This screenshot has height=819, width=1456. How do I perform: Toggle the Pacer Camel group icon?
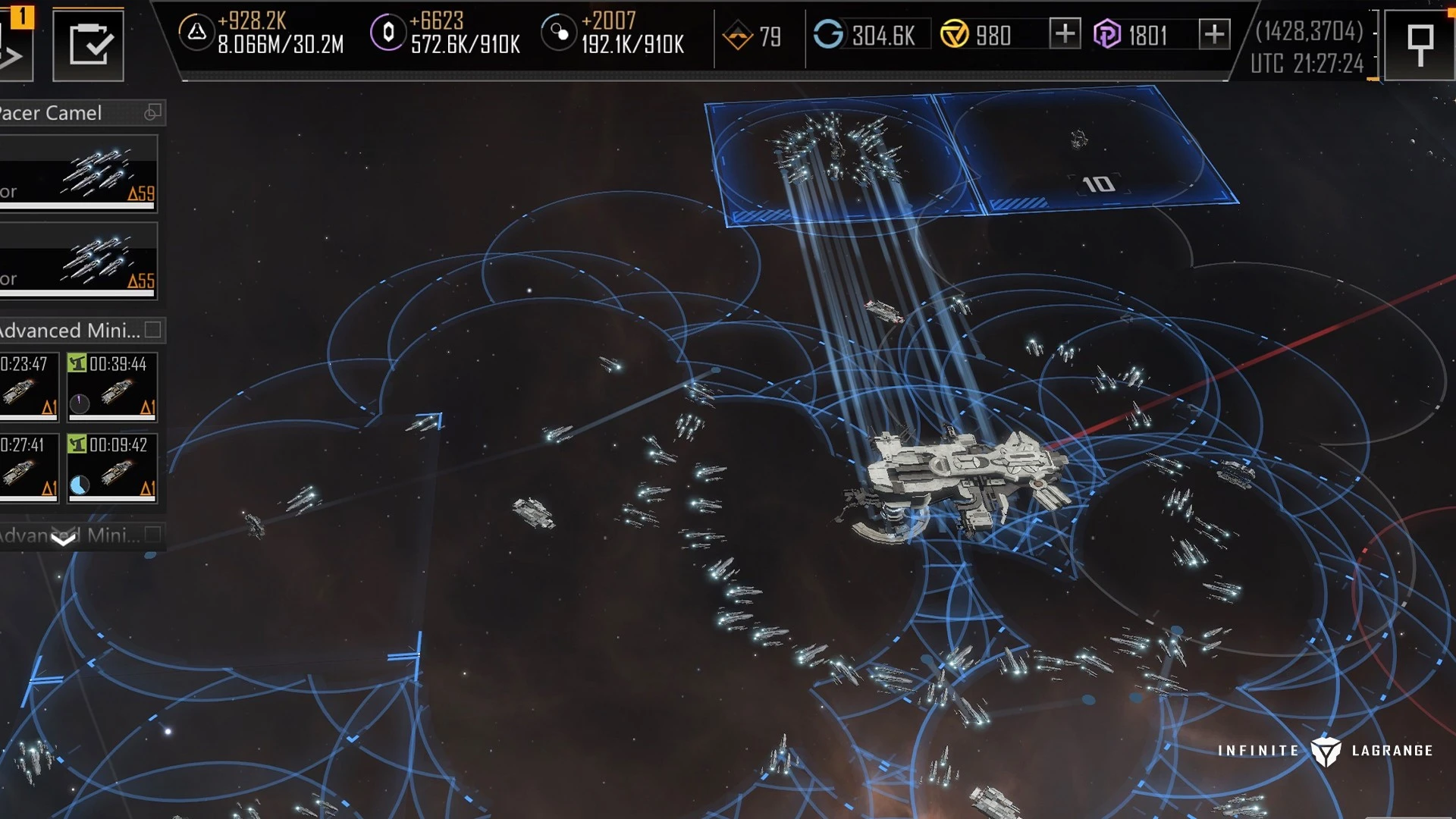coord(152,113)
